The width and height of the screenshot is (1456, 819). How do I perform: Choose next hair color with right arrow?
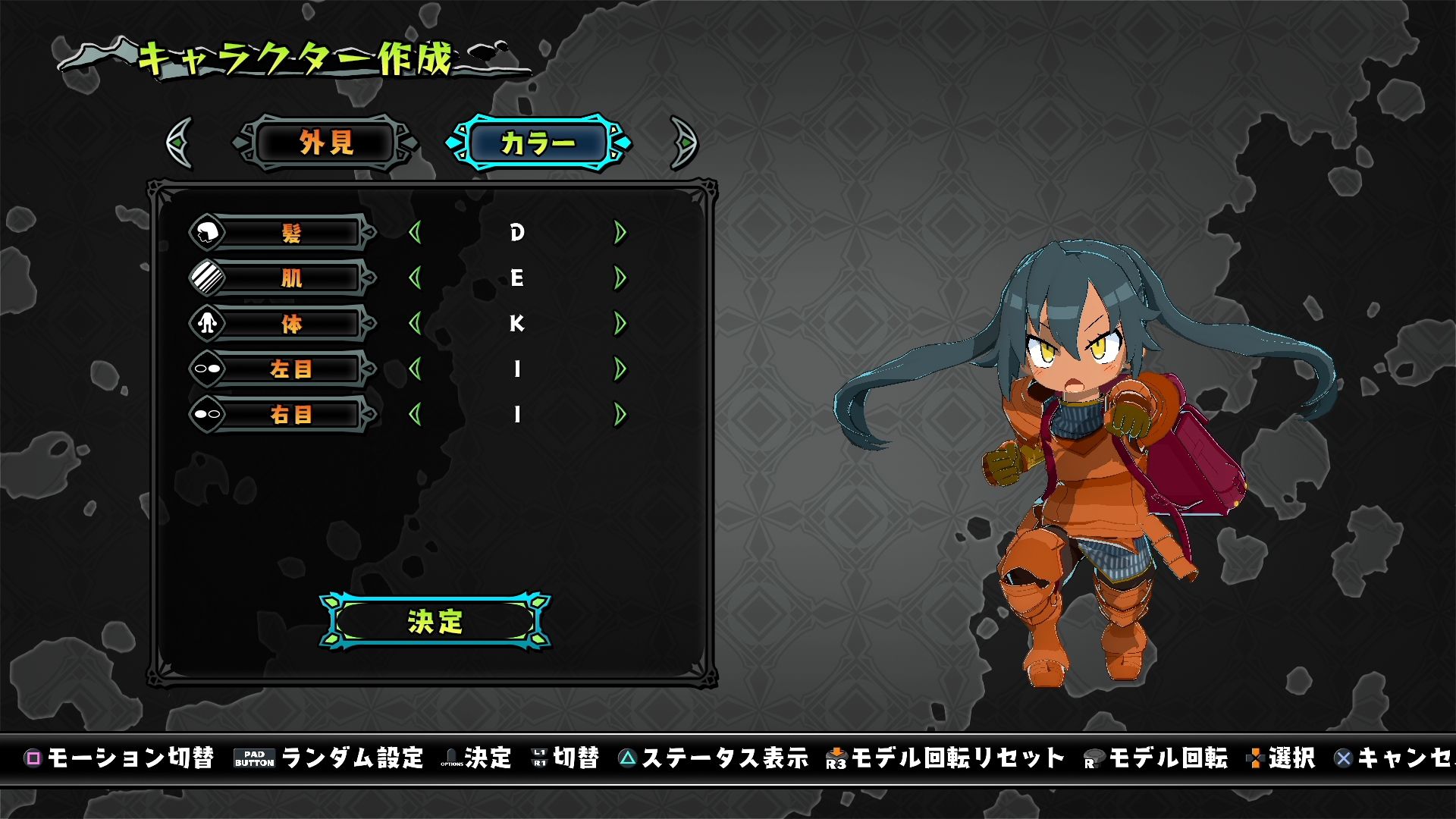(x=620, y=233)
